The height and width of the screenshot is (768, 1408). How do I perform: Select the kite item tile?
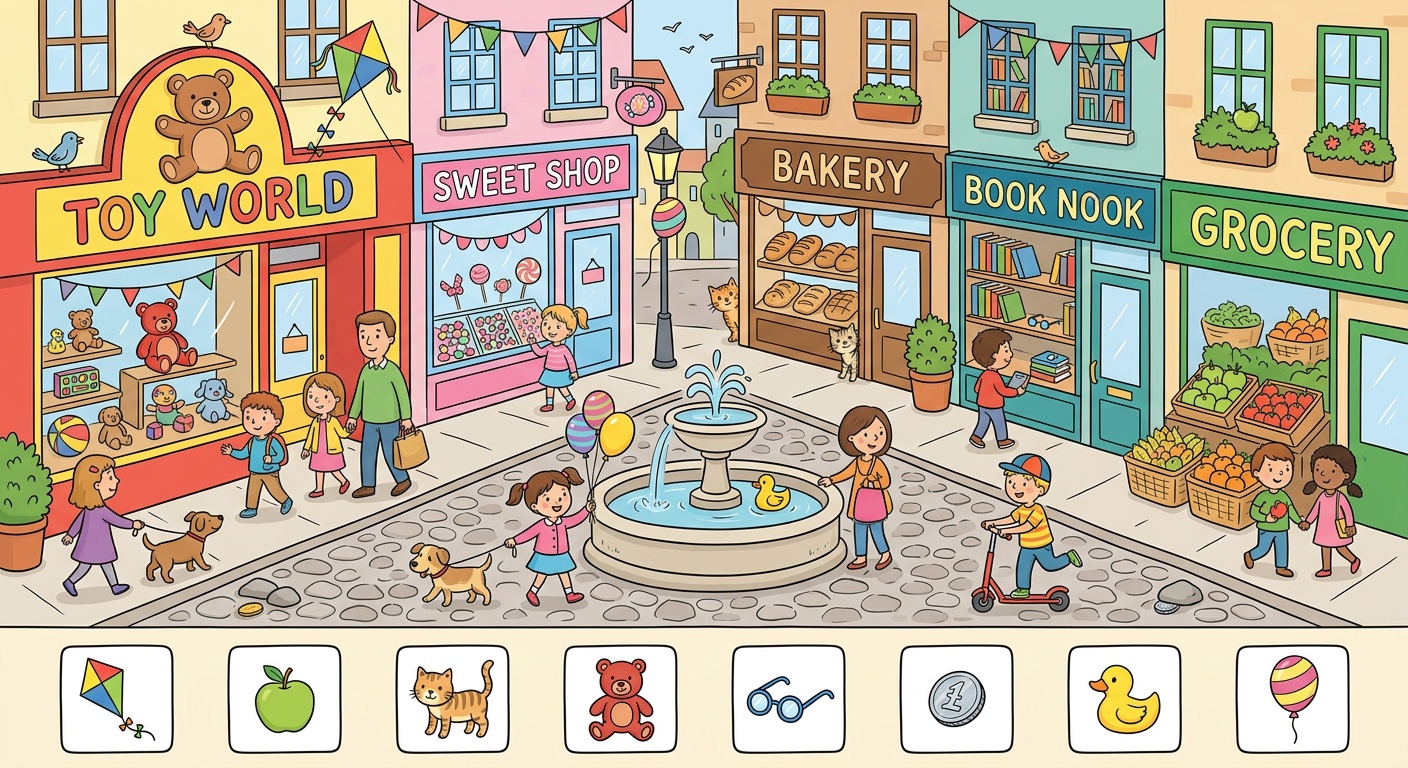pyautogui.click(x=116, y=698)
